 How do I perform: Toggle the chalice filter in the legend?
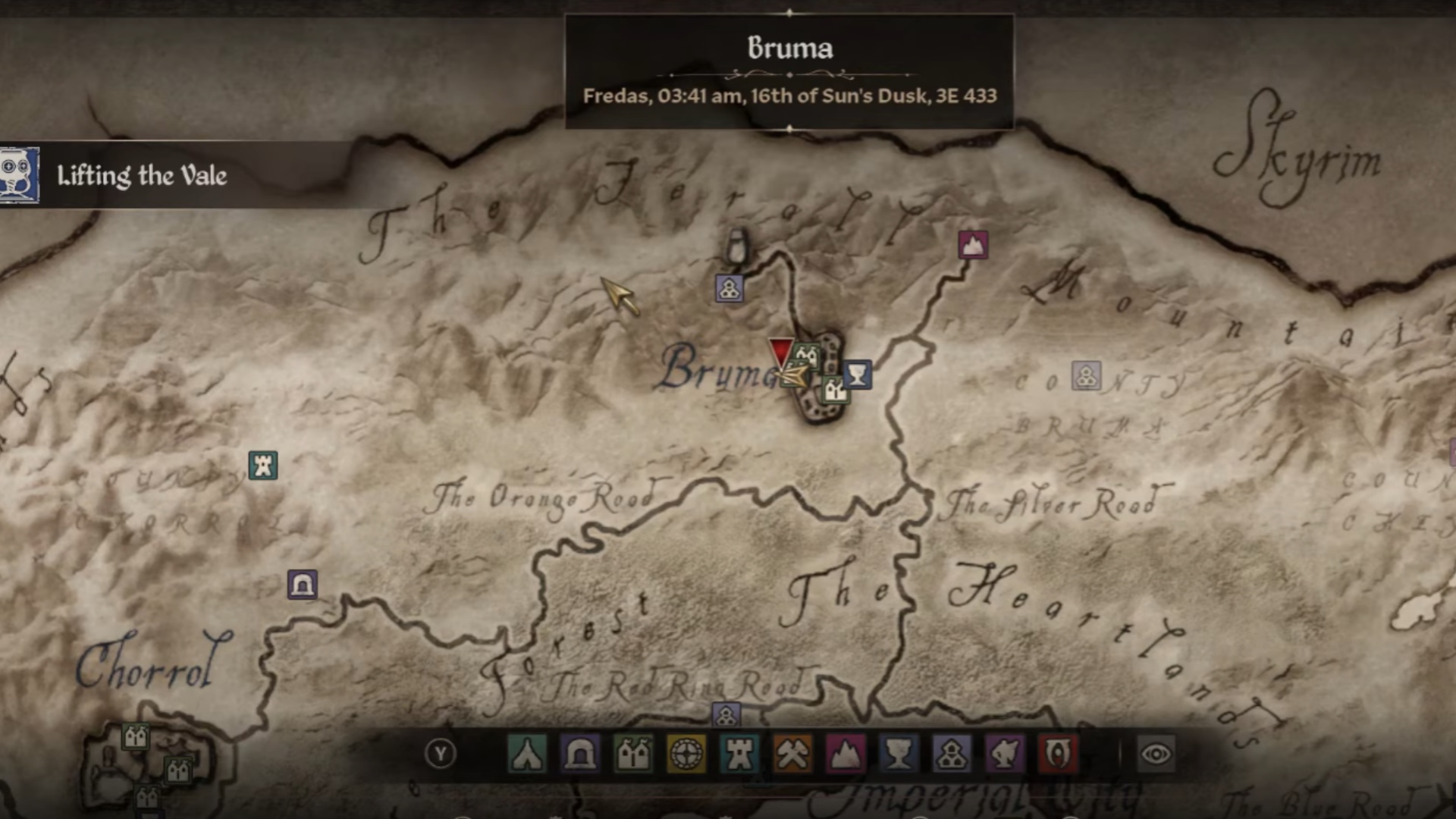pos(899,754)
